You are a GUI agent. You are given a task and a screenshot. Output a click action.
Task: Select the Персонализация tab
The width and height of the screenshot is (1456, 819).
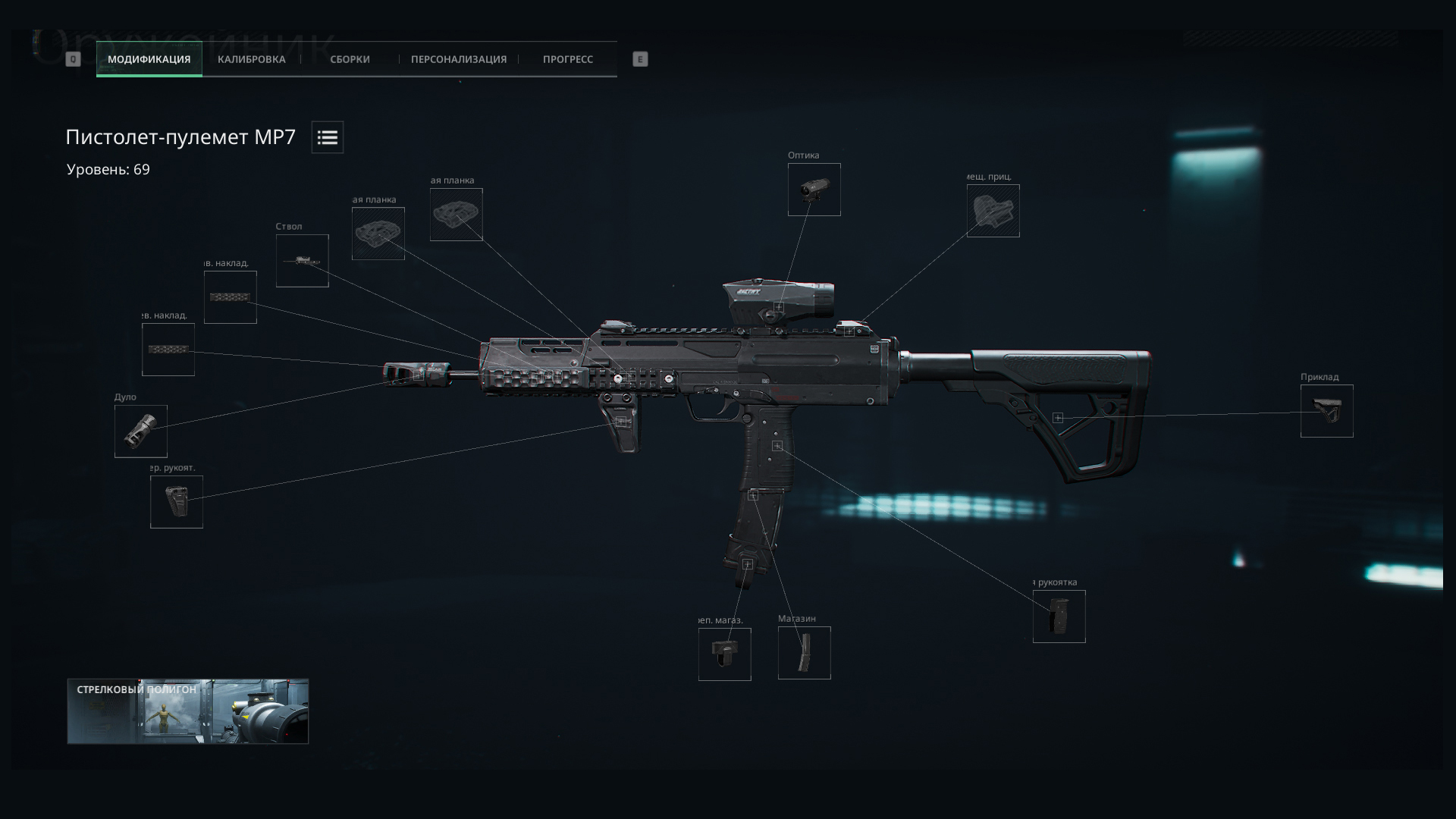tap(458, 59)
